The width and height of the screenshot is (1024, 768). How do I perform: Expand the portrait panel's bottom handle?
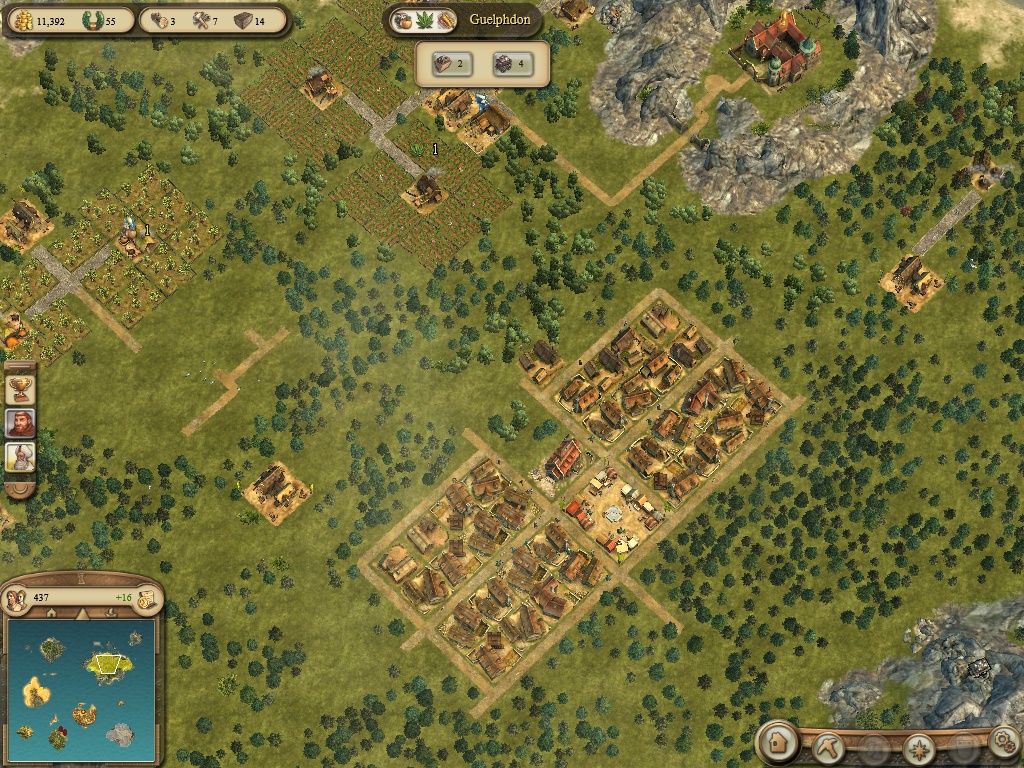20,489
